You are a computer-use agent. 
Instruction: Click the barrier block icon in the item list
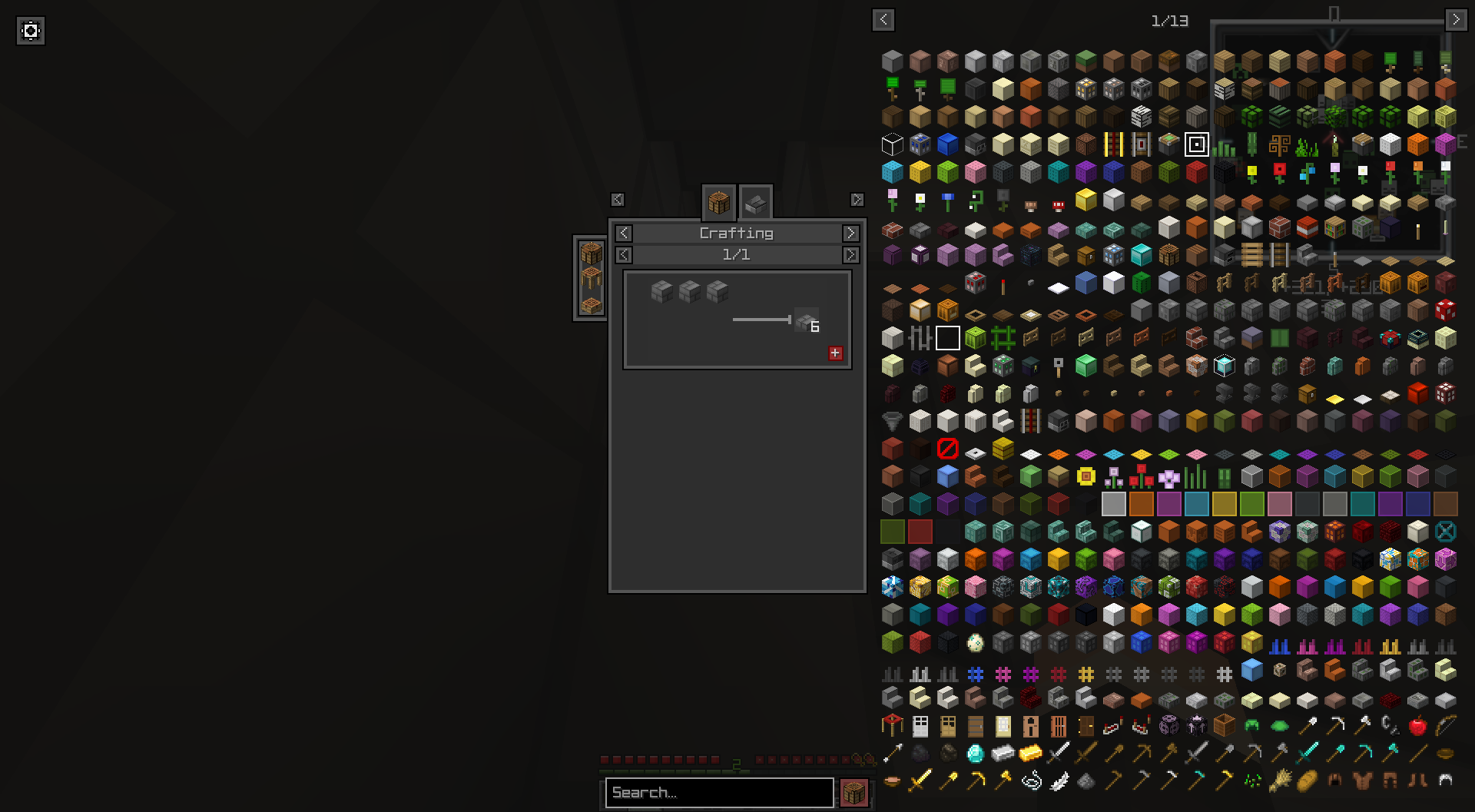click(x=948, y=449)
